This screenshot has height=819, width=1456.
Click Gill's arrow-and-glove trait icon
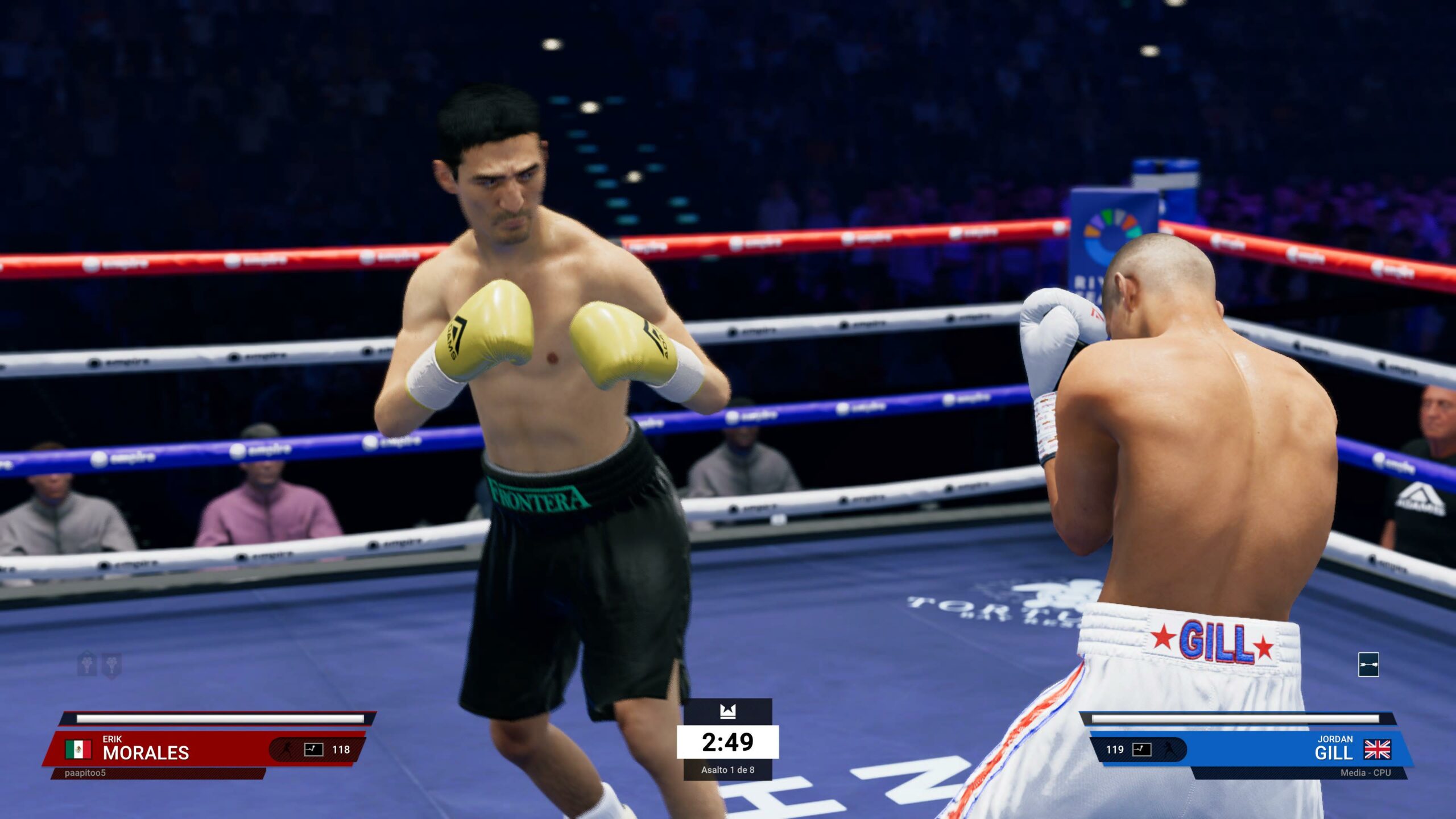pyautogui.click(x=1368, y=664)
